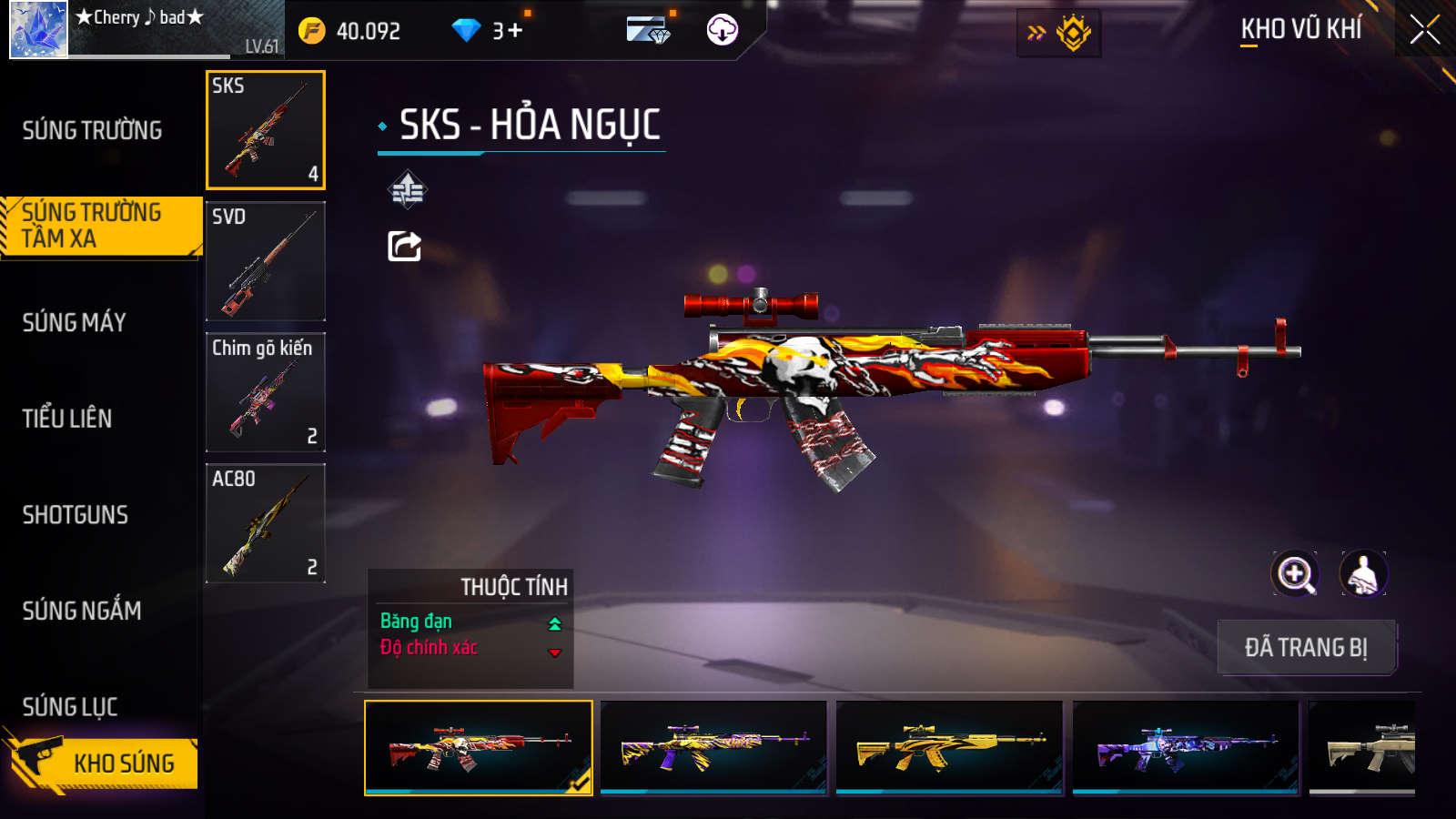Select the Tiểu Liên category

click(67, 419)
